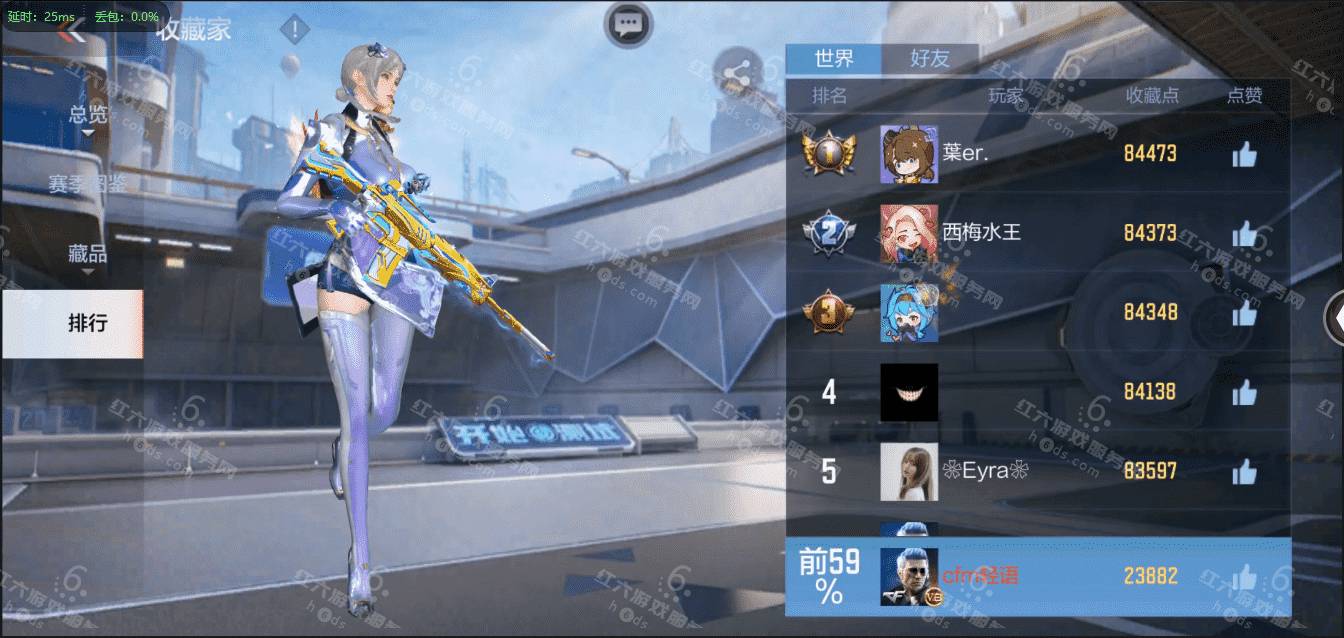
Task: Go back with the top-left arrow
Action: 70,33
